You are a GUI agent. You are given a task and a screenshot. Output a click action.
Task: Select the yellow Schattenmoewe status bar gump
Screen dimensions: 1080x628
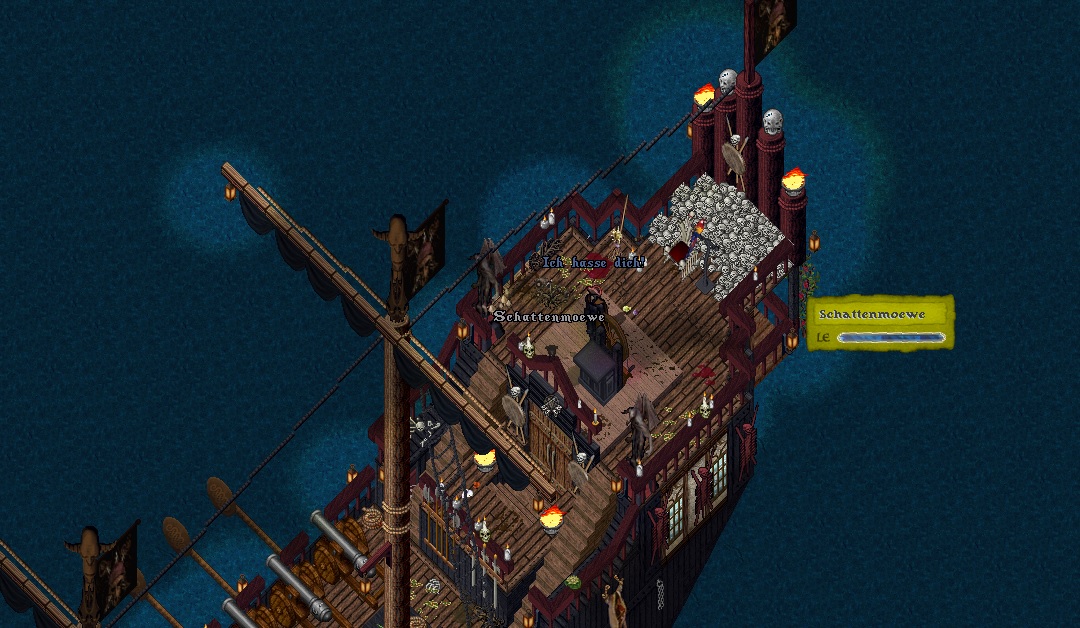[880, 322]
